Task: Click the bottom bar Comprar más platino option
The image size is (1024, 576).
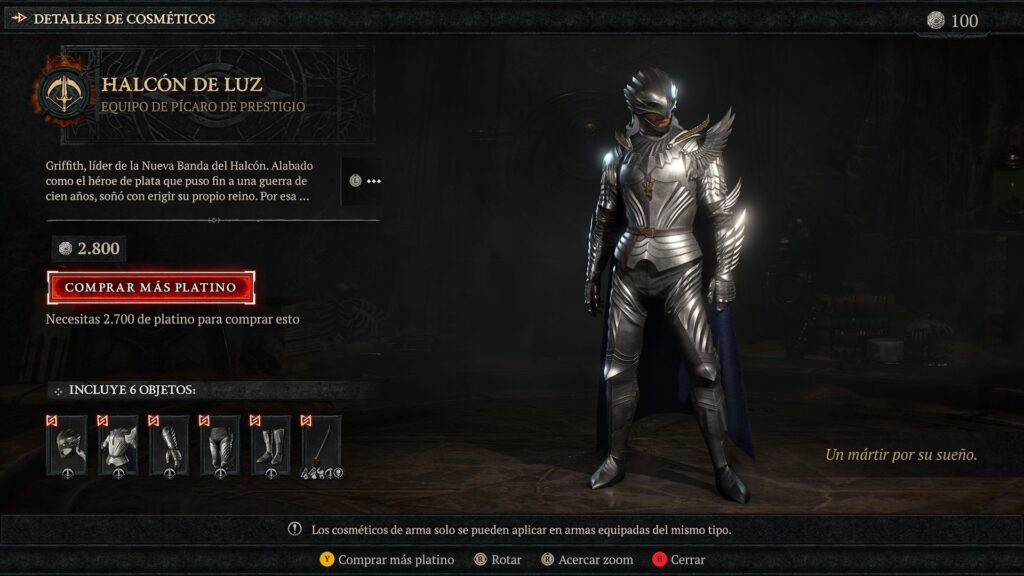Action: [386, 560]
